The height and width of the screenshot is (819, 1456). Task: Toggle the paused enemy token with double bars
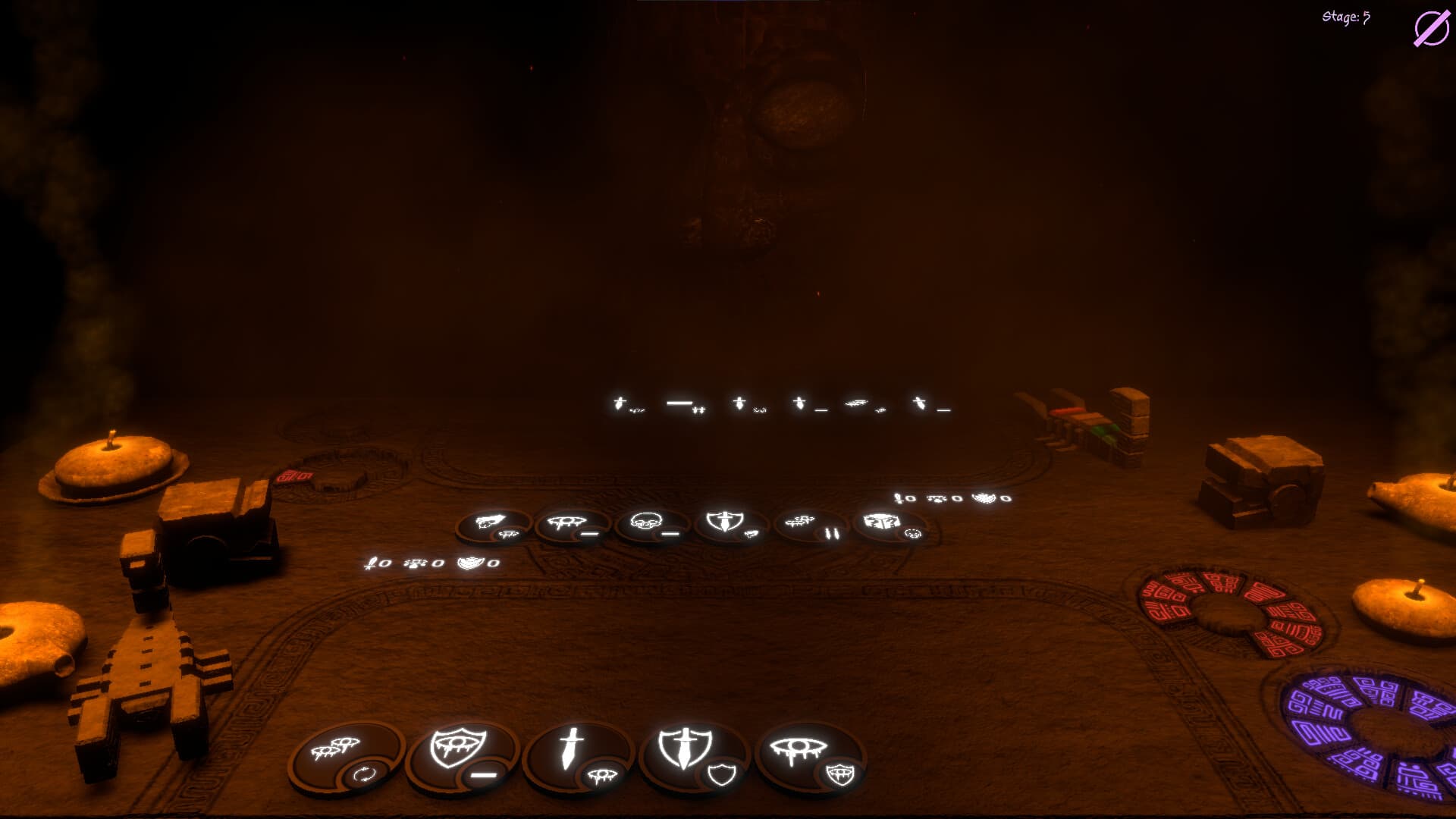[x=831, y=533]
